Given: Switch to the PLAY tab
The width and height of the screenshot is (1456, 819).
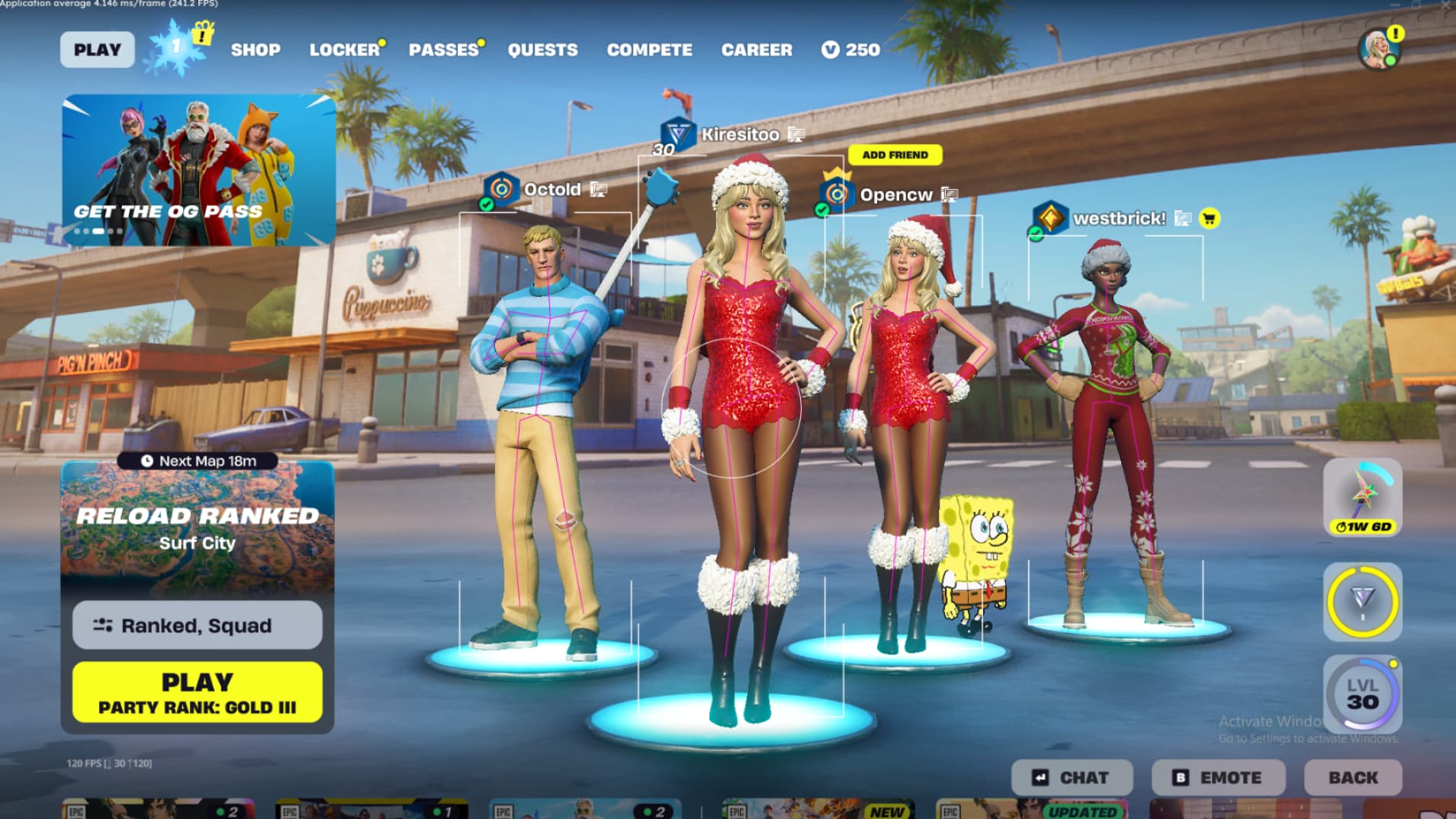Looking at the screenshot, I should tap(97, 50).
